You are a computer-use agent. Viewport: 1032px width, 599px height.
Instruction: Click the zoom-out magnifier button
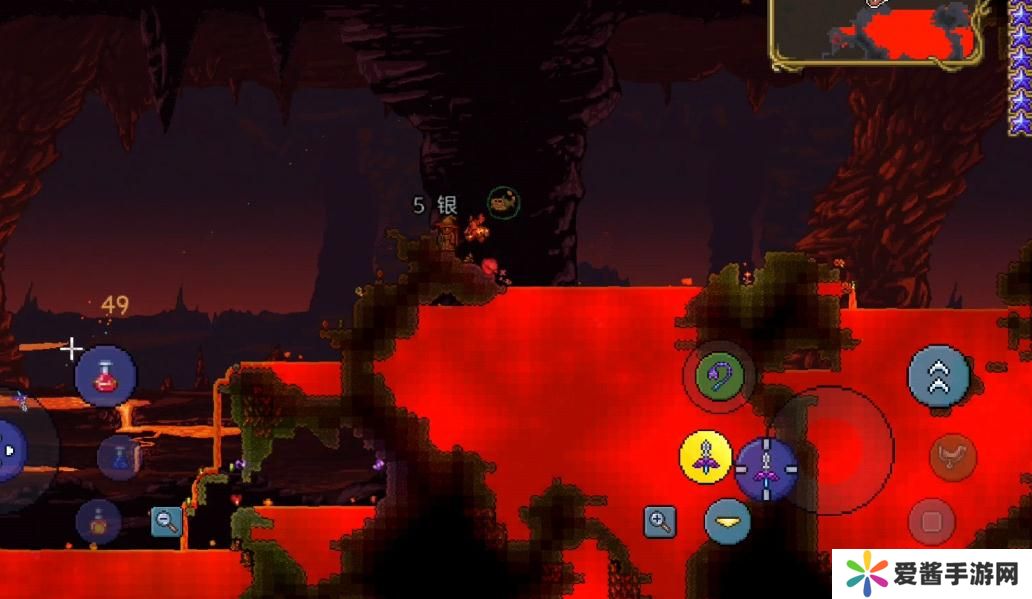click(x=166, y=520)
